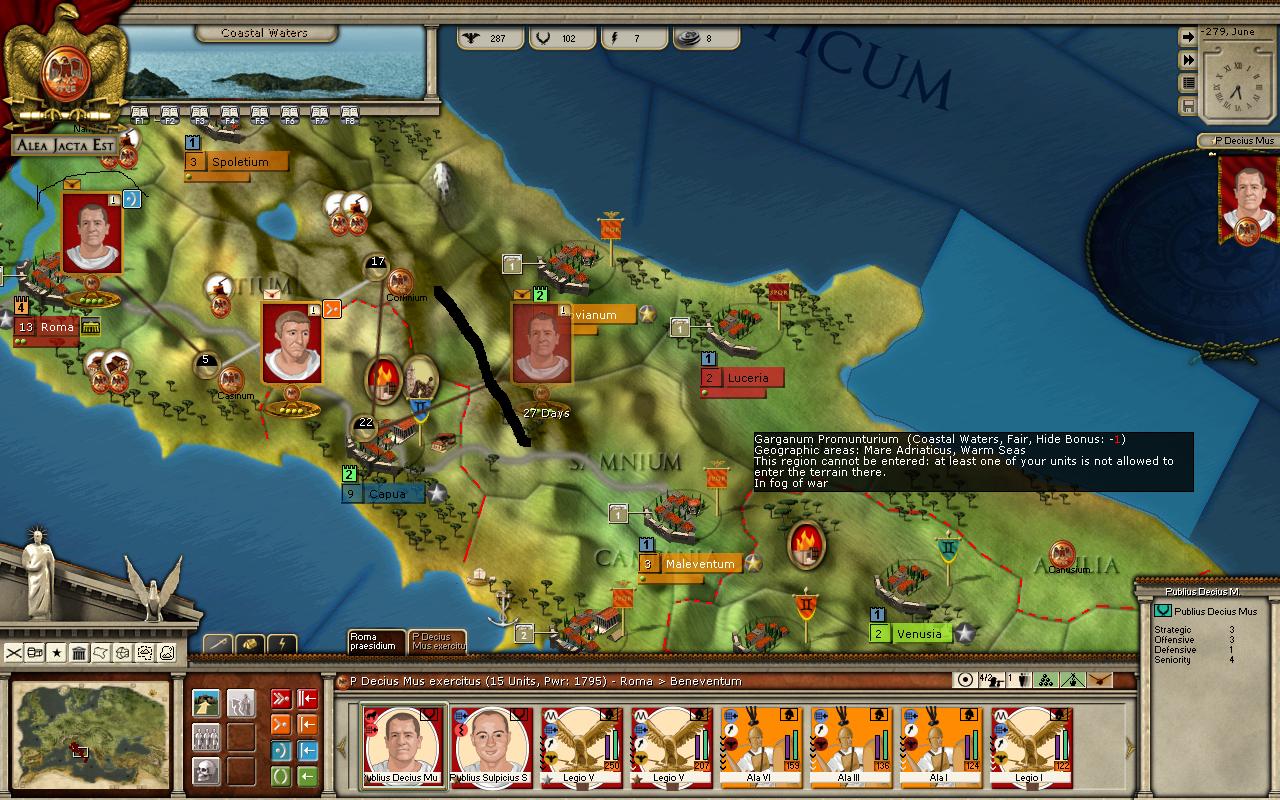The image size is (1280, 800).
Task: Set the red all-out assault posture
Action: click(x=281, y=699)
